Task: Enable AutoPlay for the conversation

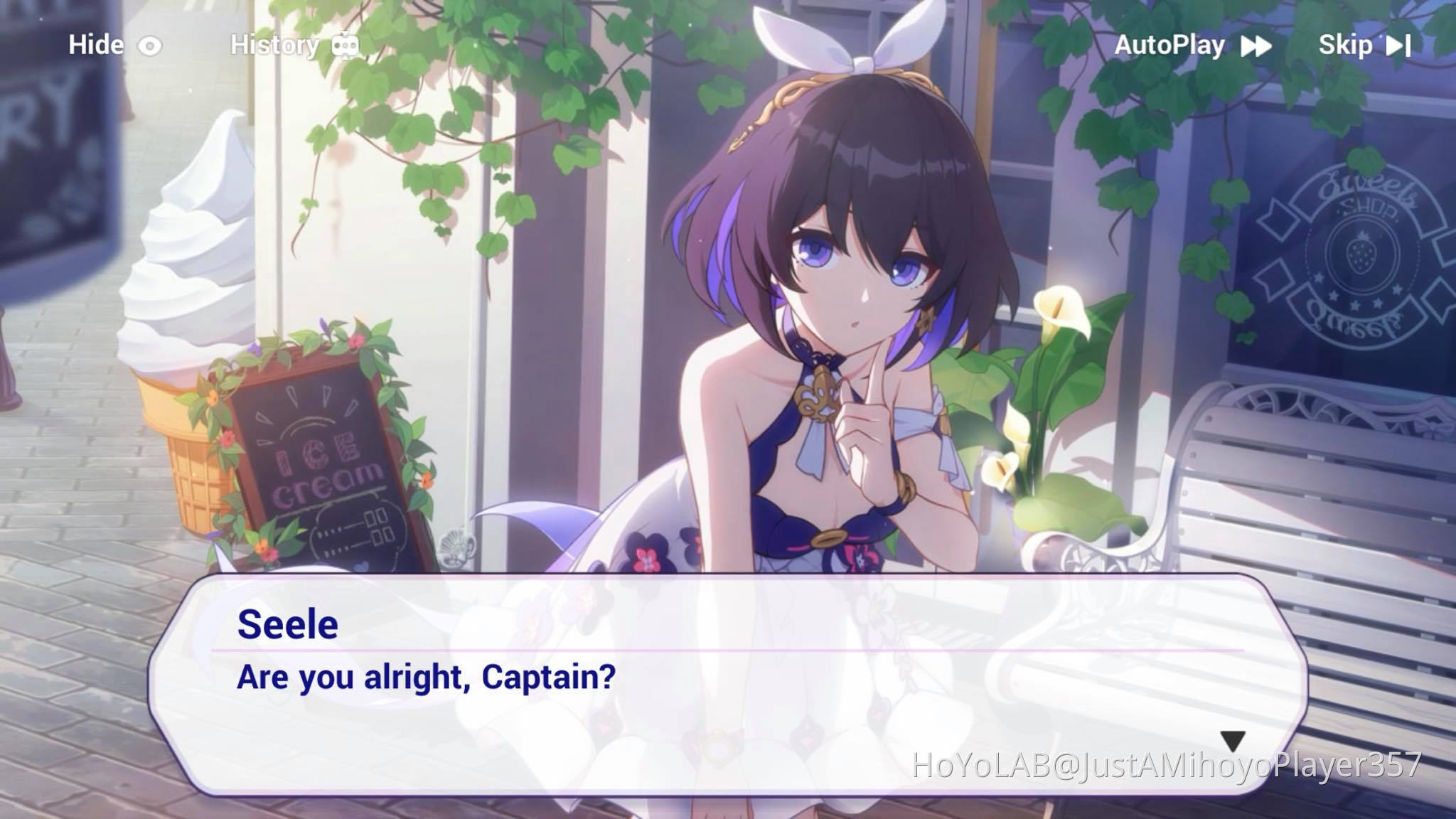Action: (x=1169, y=45)
